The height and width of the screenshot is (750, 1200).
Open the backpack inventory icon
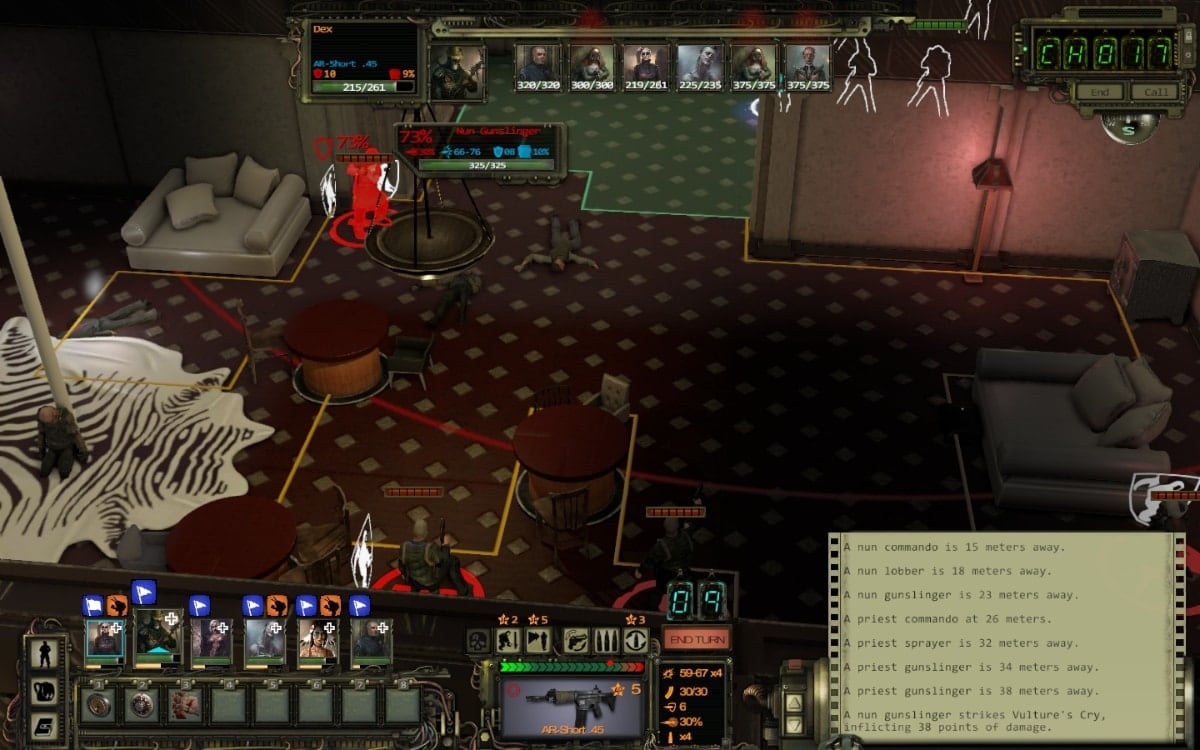point(44,690)
